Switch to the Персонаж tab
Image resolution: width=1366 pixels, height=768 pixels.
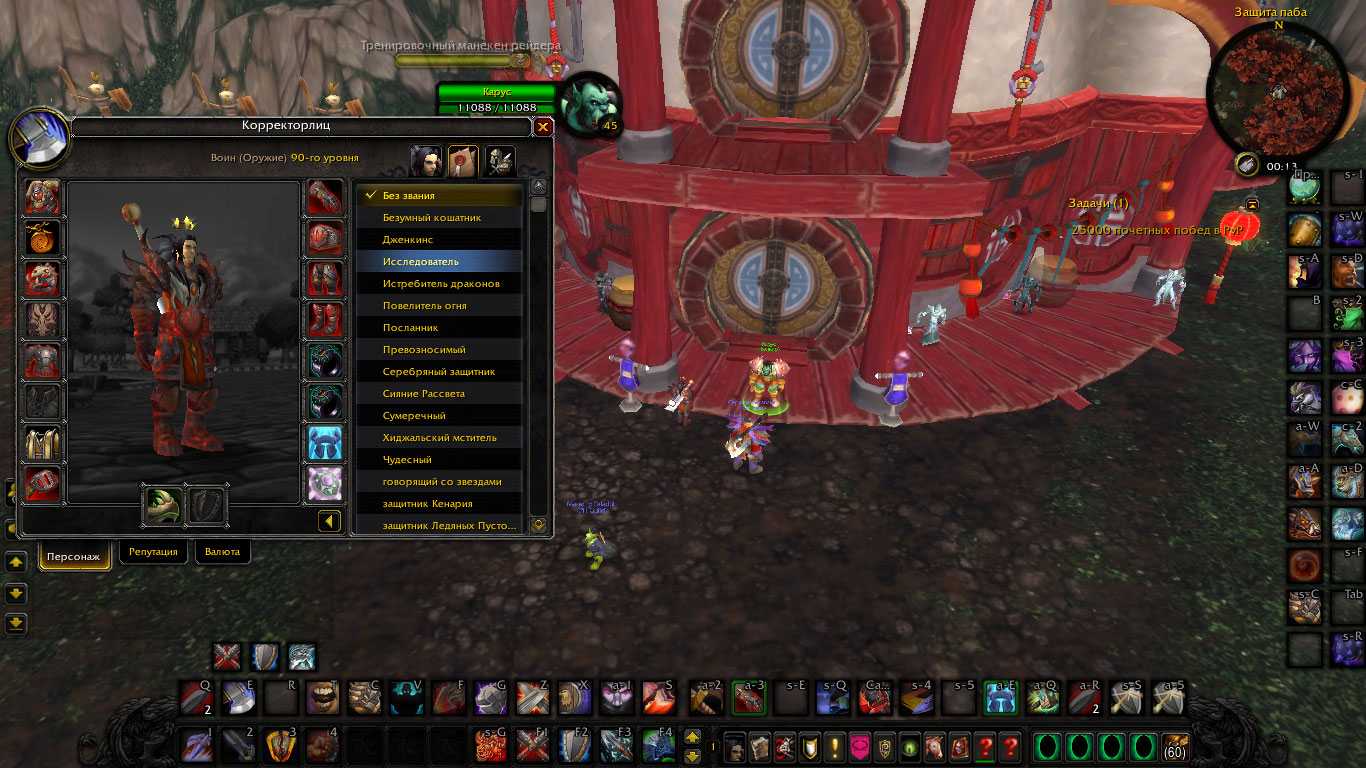[75, 556]
